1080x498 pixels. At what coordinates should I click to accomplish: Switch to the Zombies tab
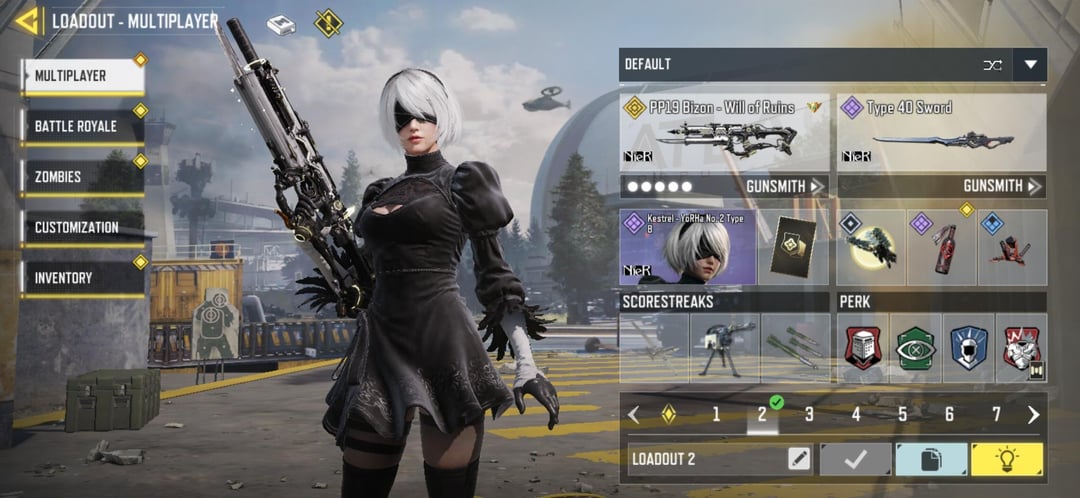[x=82, y=177]
